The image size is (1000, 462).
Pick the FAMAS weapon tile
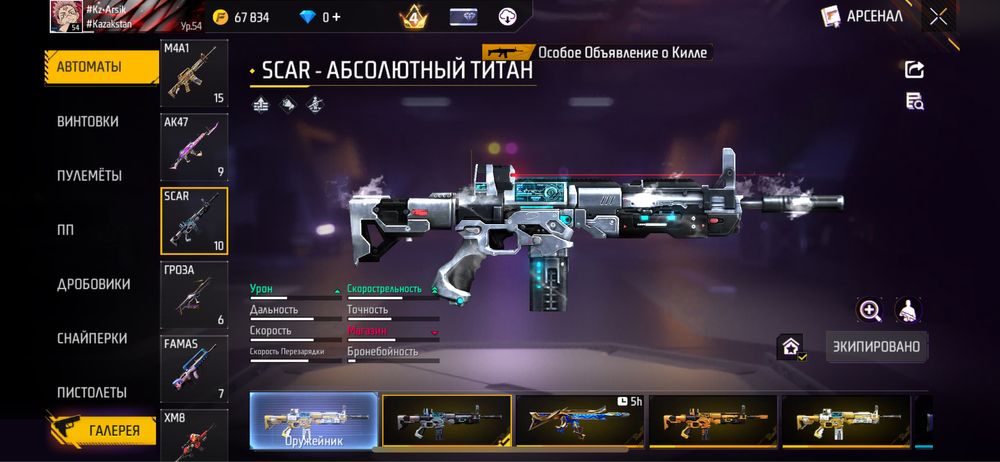tap(194, 368)
